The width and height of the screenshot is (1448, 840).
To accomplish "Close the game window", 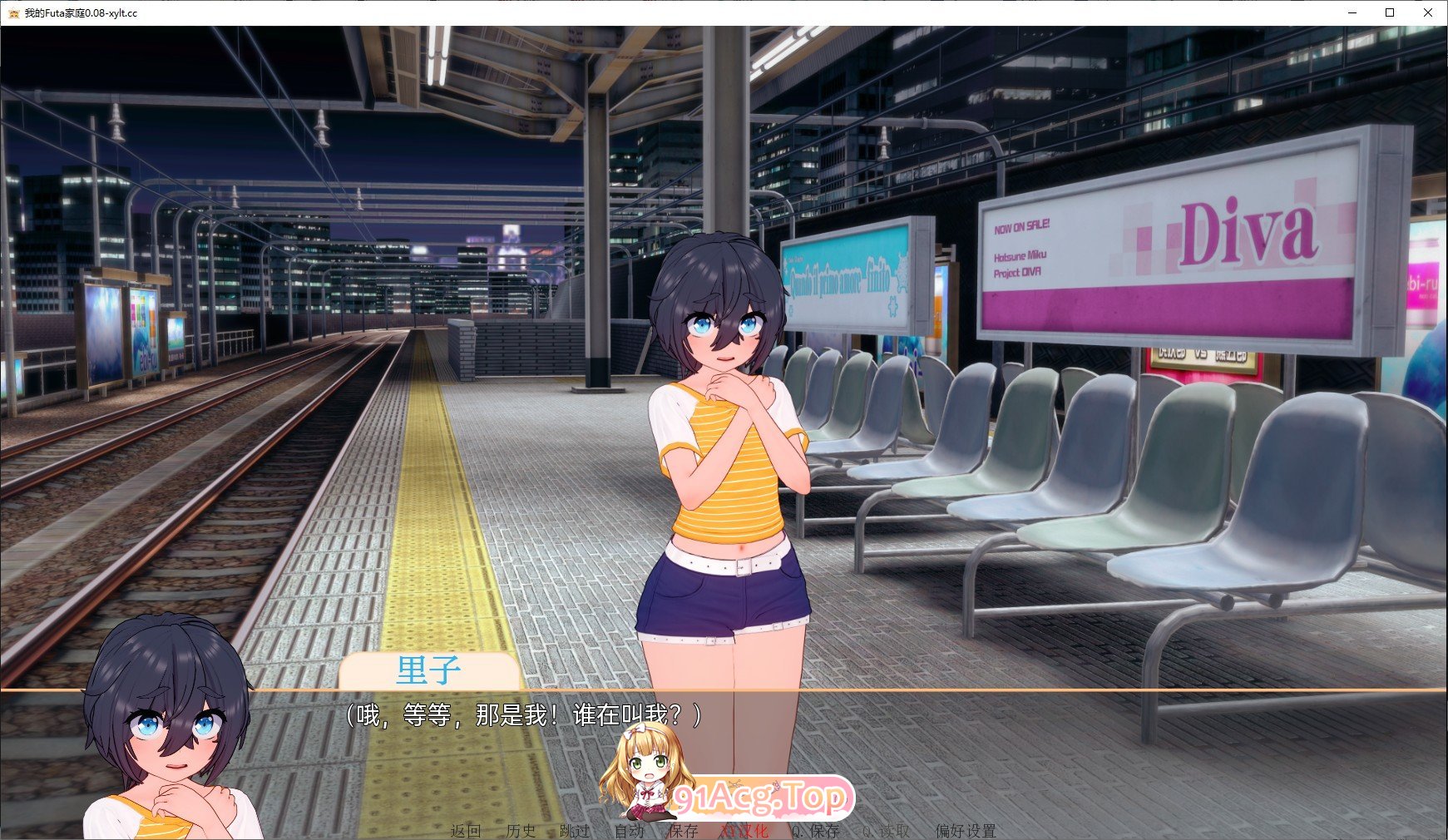I will click(1428, 12).
